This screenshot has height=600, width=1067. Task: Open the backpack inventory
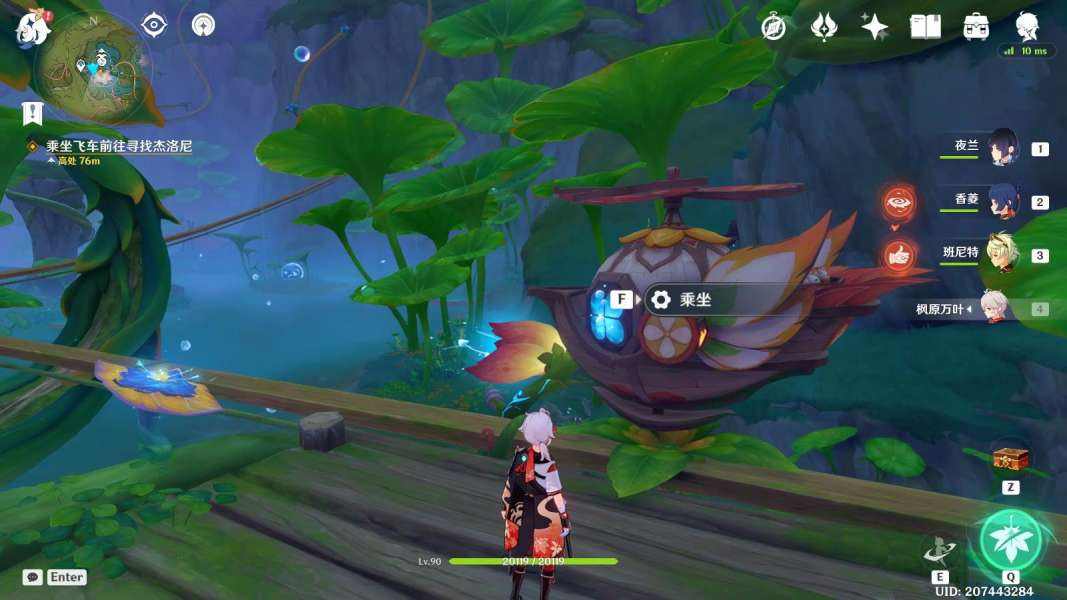pos(976,27)
